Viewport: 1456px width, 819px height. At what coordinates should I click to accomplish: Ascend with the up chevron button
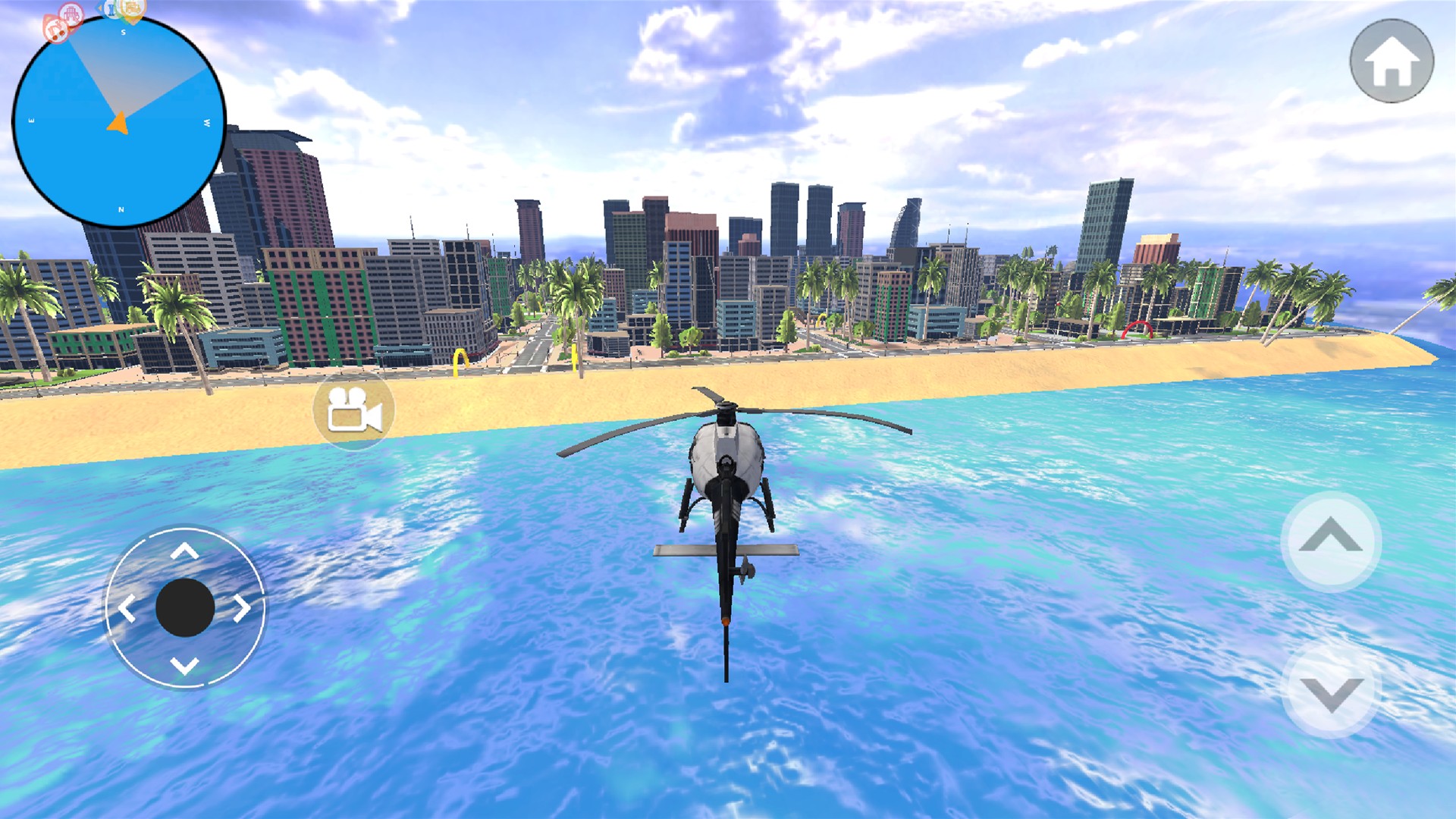click(x=1330, y=541)
